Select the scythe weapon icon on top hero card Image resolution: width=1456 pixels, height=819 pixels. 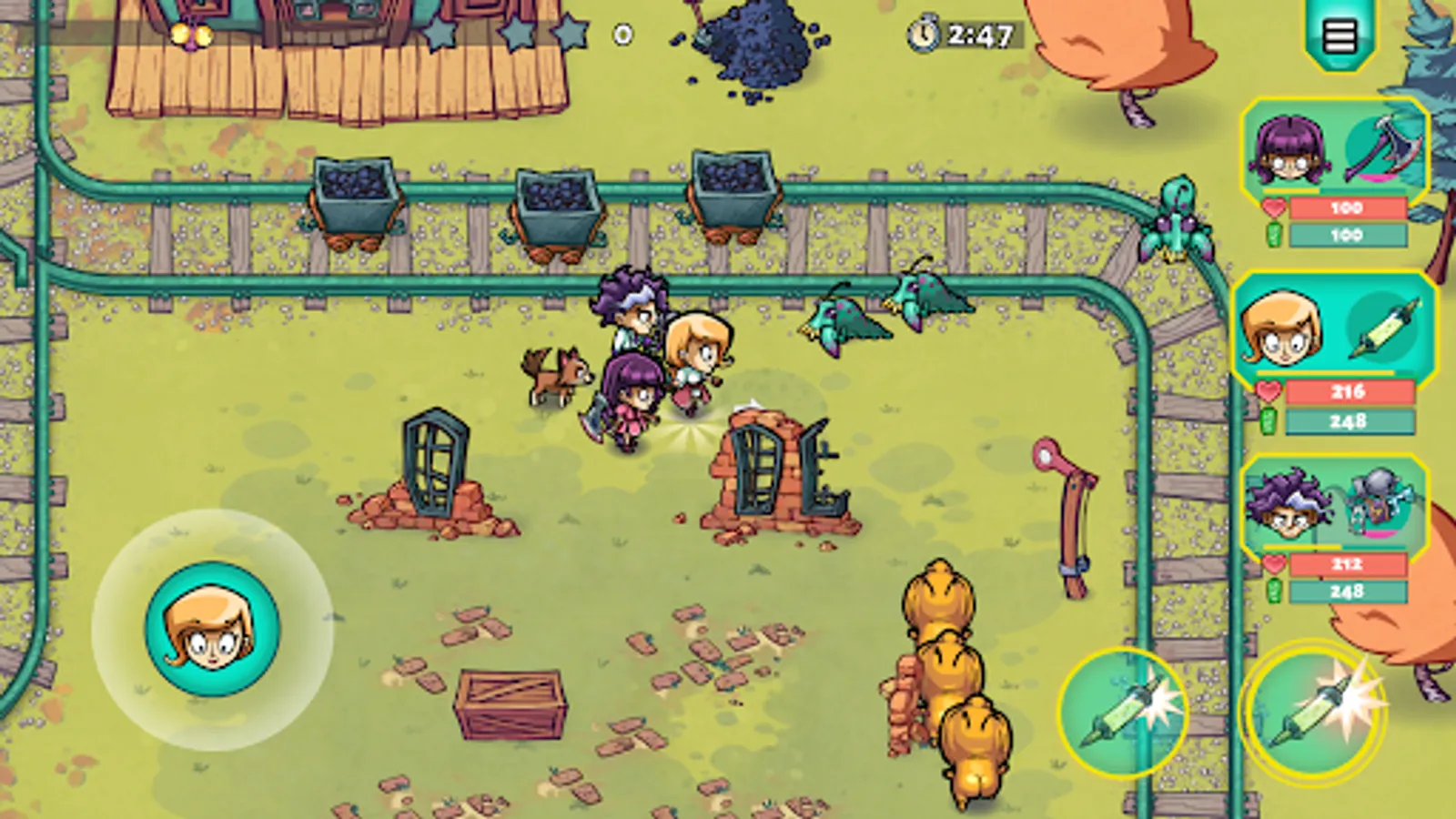point(1384,148)
